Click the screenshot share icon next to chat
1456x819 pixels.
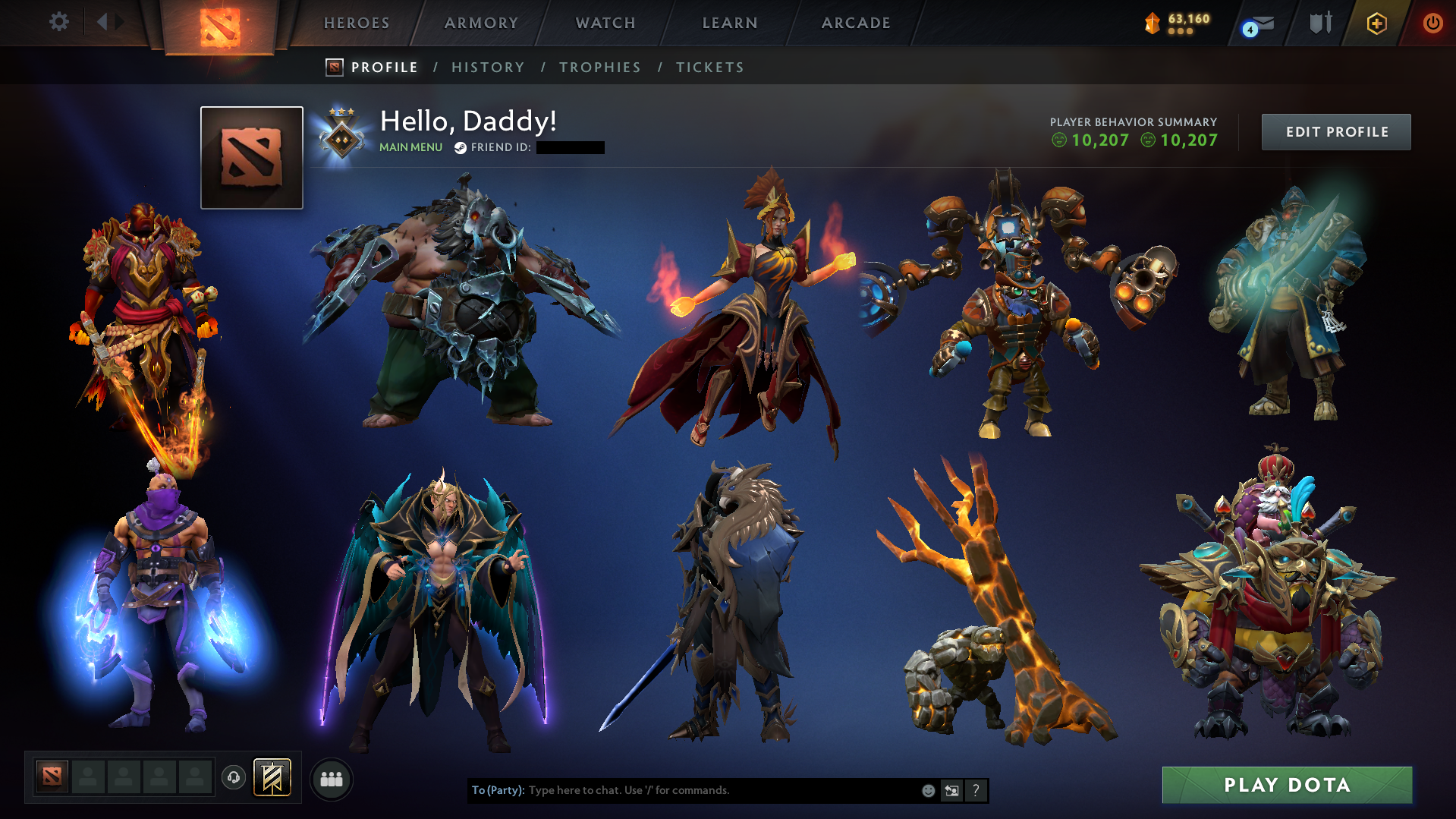click(x=952, y=790)
